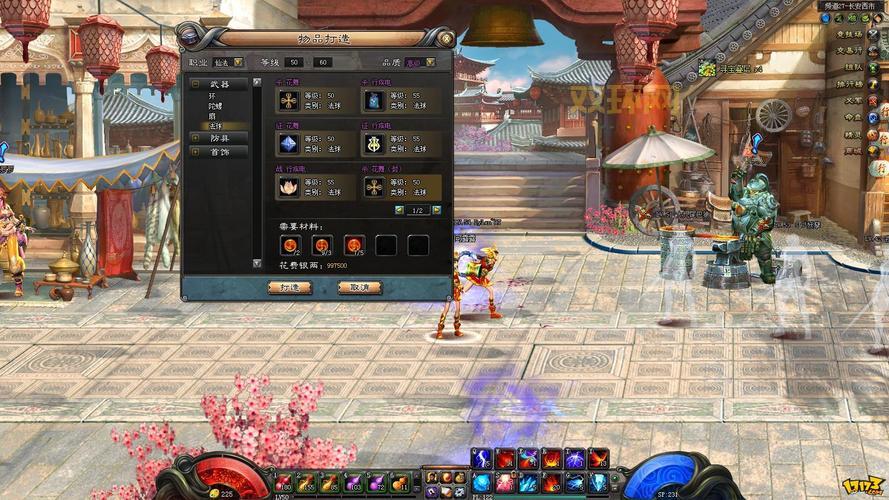Use the first red potion hotbar slot
The image size is (889, 500).
(x=285, y=484)
